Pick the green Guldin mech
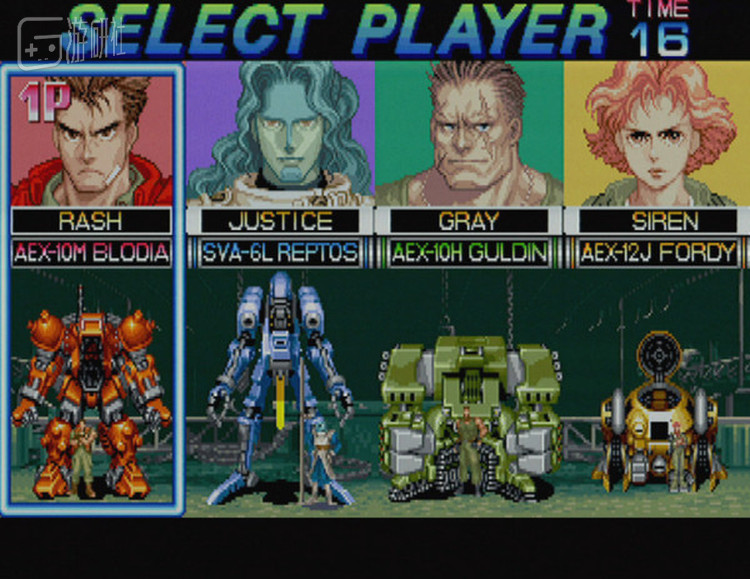 point(468,410)
